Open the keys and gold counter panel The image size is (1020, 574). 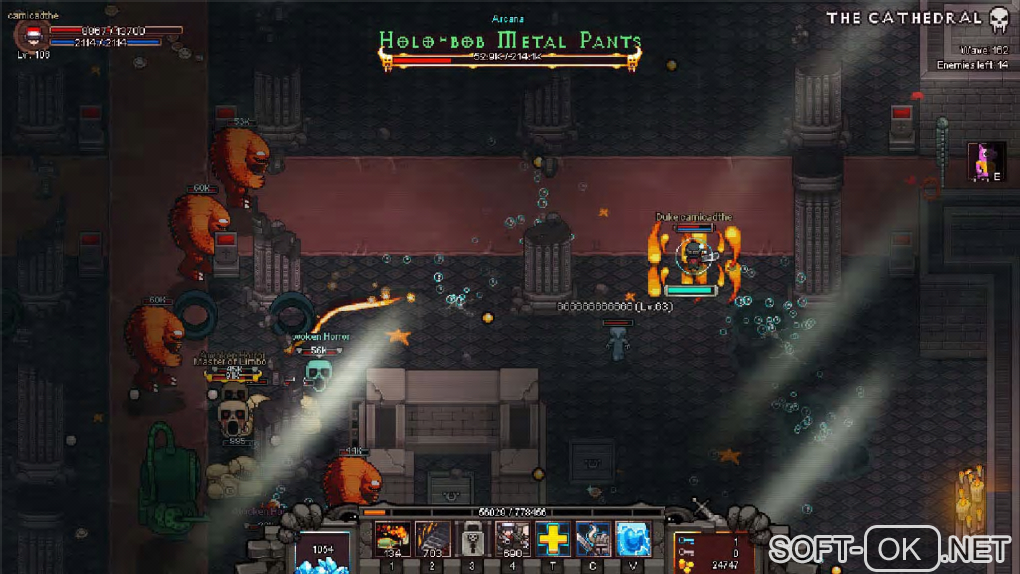712,553
